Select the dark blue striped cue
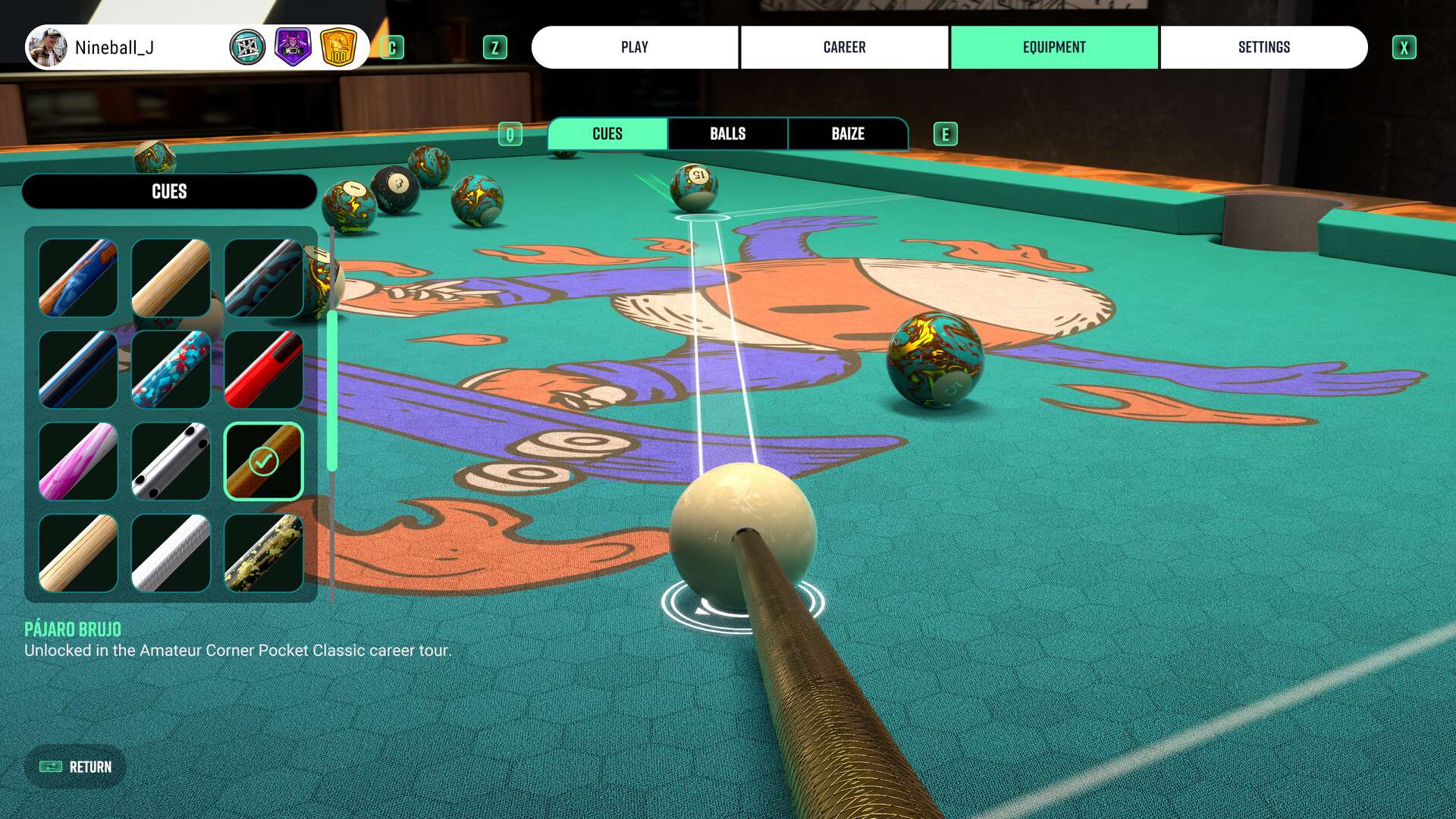The height and width of the screenshot is (819, 1456). [78, 369]
